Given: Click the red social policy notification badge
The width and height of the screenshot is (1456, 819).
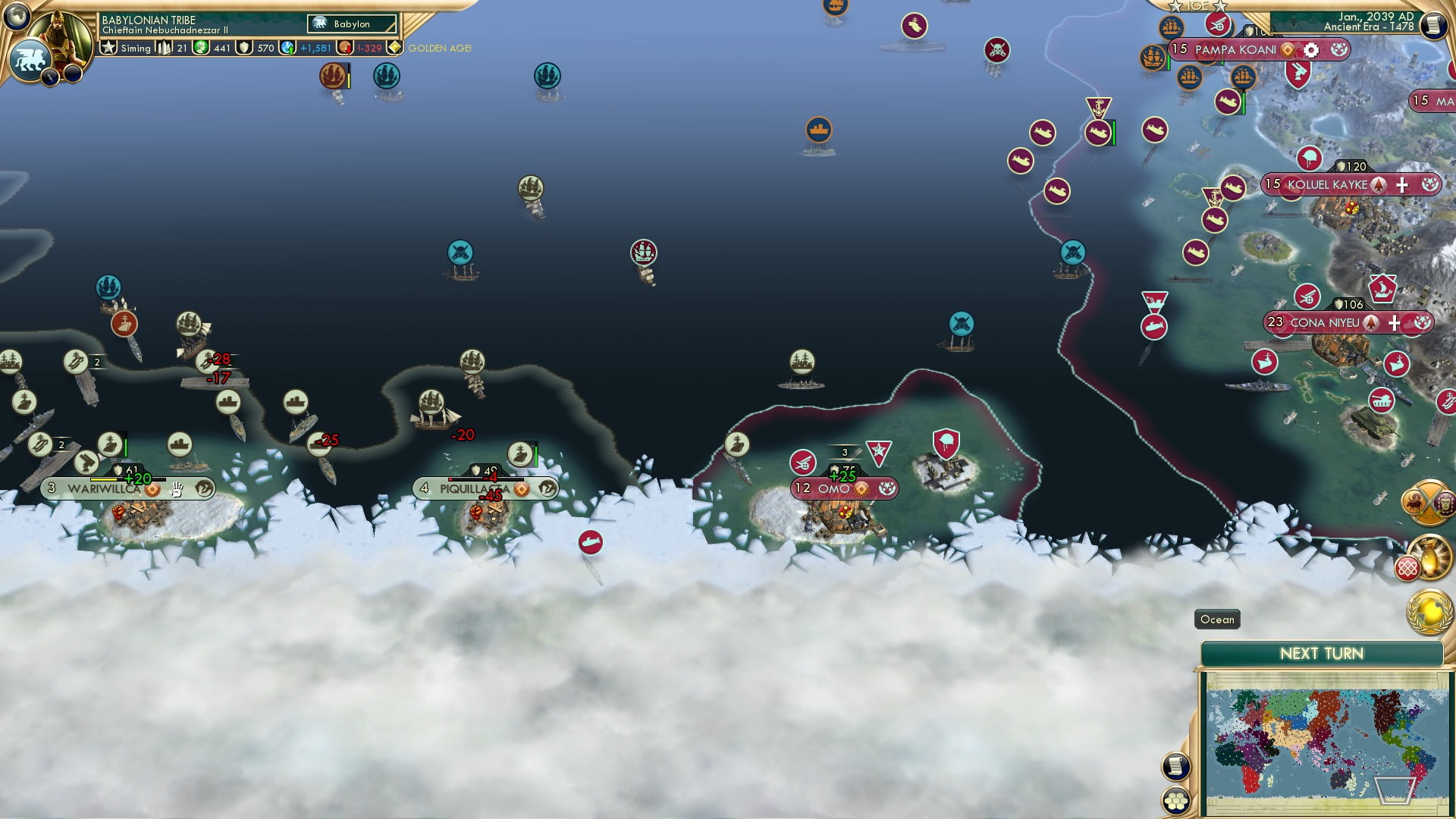Looking at the screenshot, I should point(1407,568).
